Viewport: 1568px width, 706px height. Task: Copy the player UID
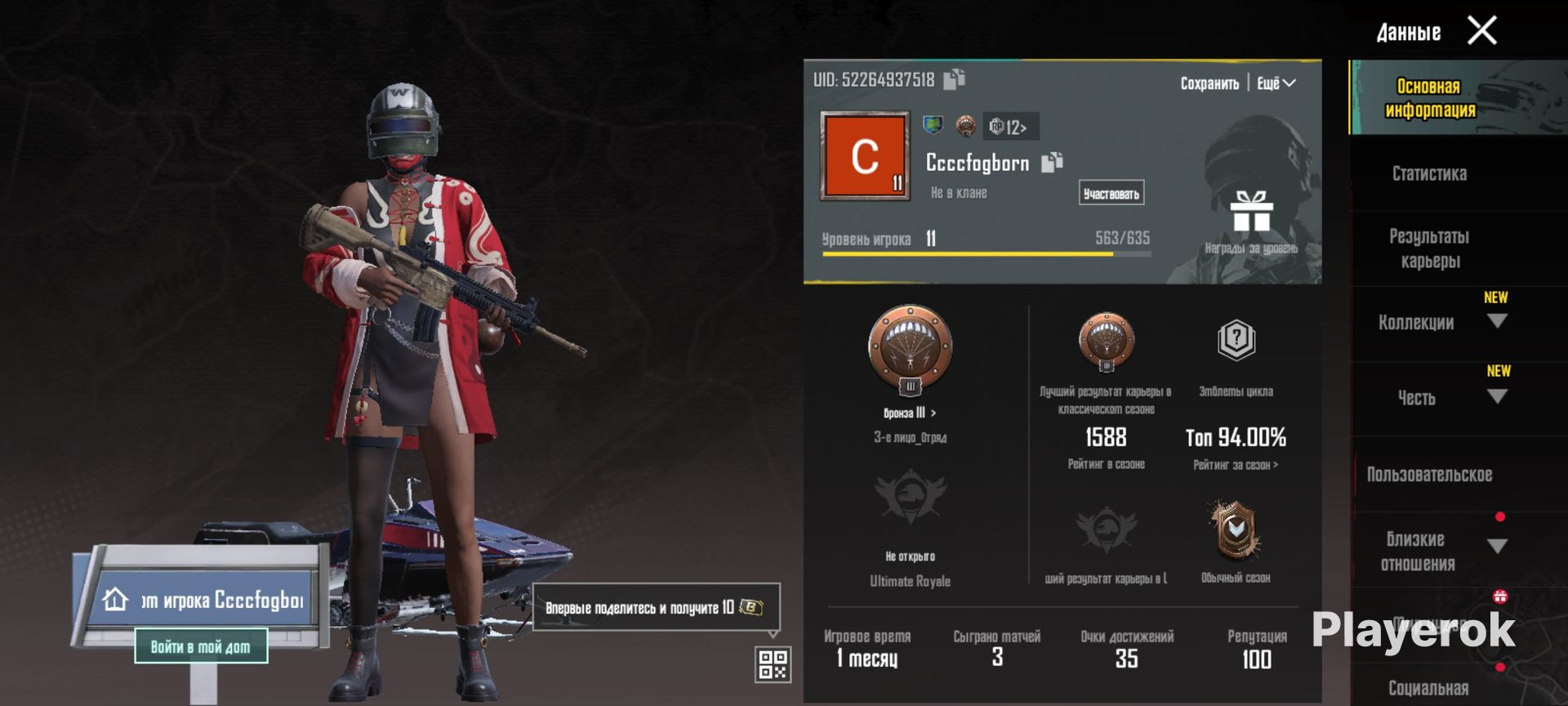pyautogui.click(x=954, y=79)
